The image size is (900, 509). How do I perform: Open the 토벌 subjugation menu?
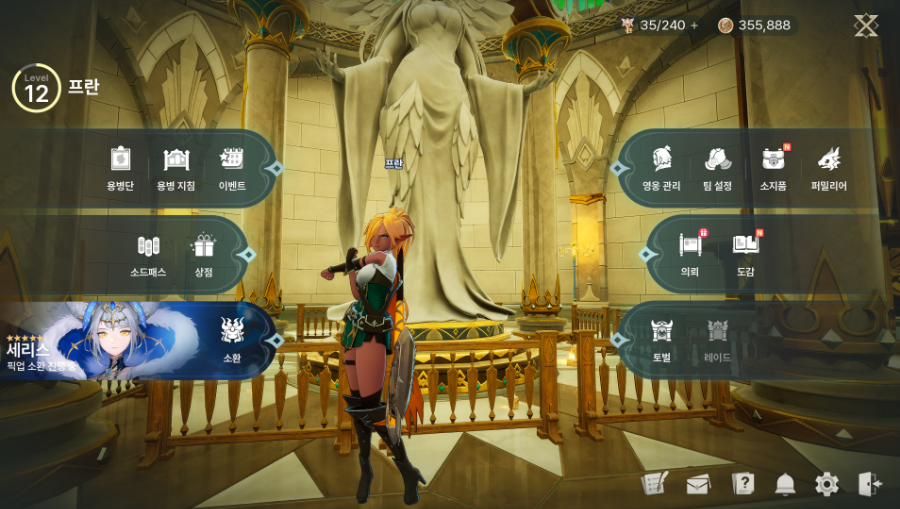click(662, 338)
